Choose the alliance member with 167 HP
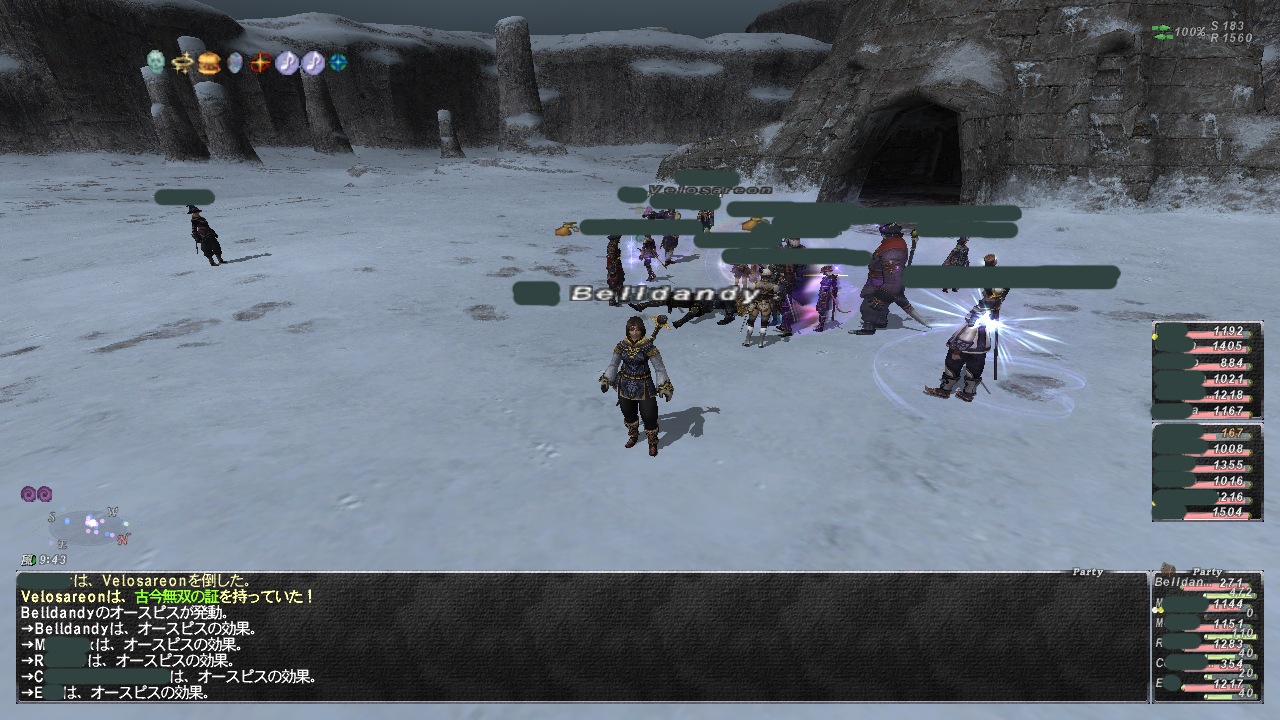This screenshot has height=720, width=1280. pyautogui.click(x=1206, y=434)
